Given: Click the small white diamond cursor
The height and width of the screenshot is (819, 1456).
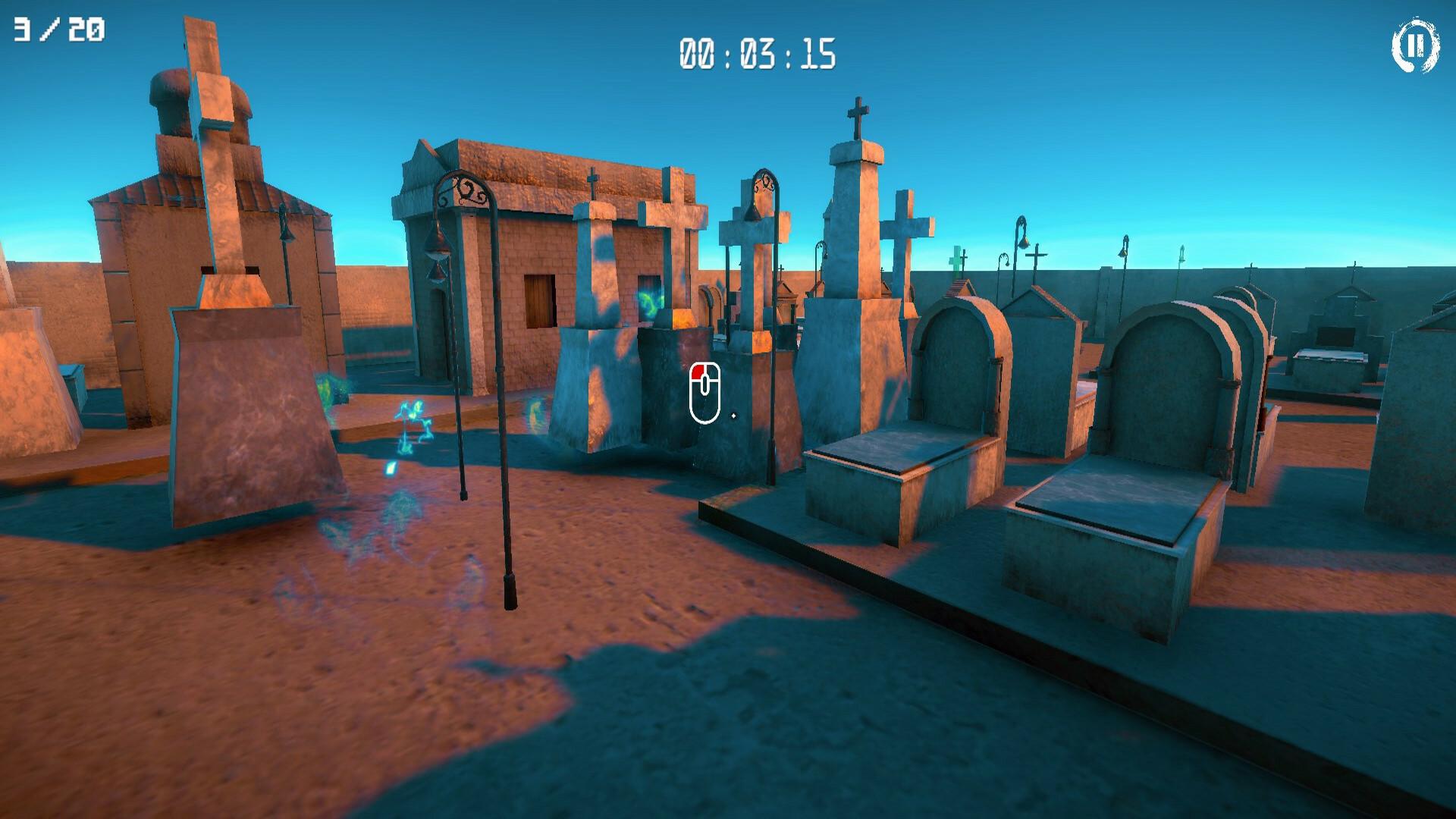Looking at the screenshot, I should click(x=734, y=416).
